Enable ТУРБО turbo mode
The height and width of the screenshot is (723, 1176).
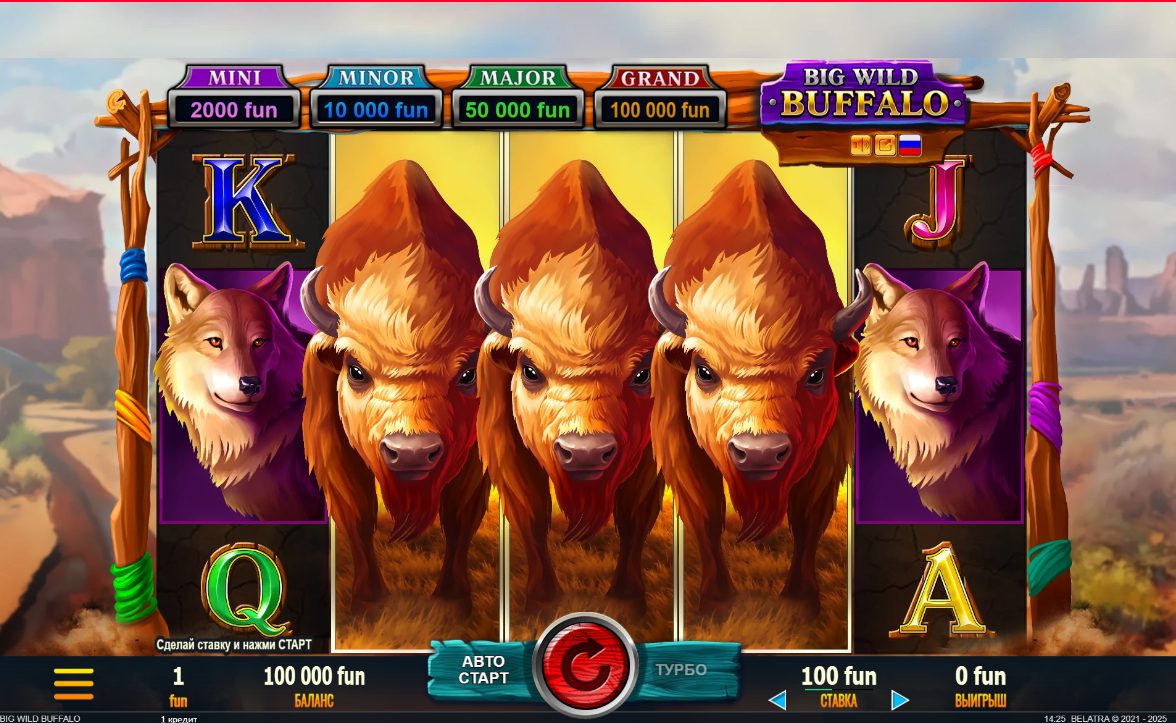coord(683,670)
